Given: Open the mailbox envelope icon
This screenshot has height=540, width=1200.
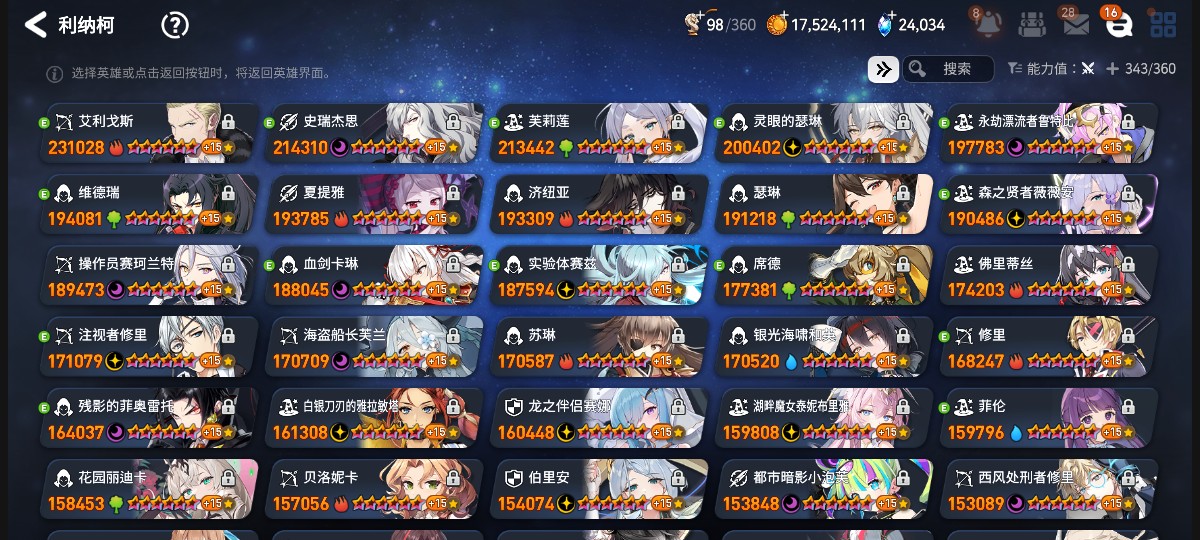Looking at the screenshot, I should (1076, 24).
